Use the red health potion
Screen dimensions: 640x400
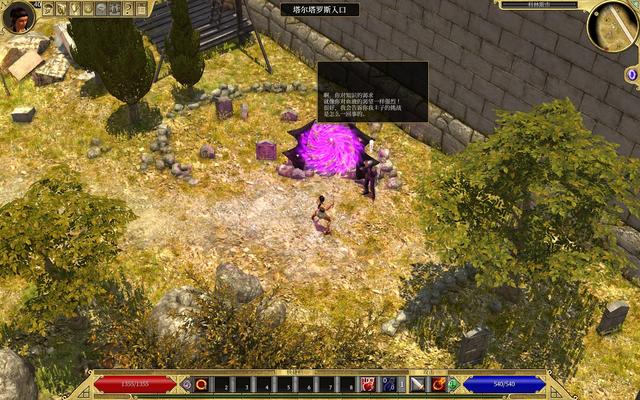point(368,384)
